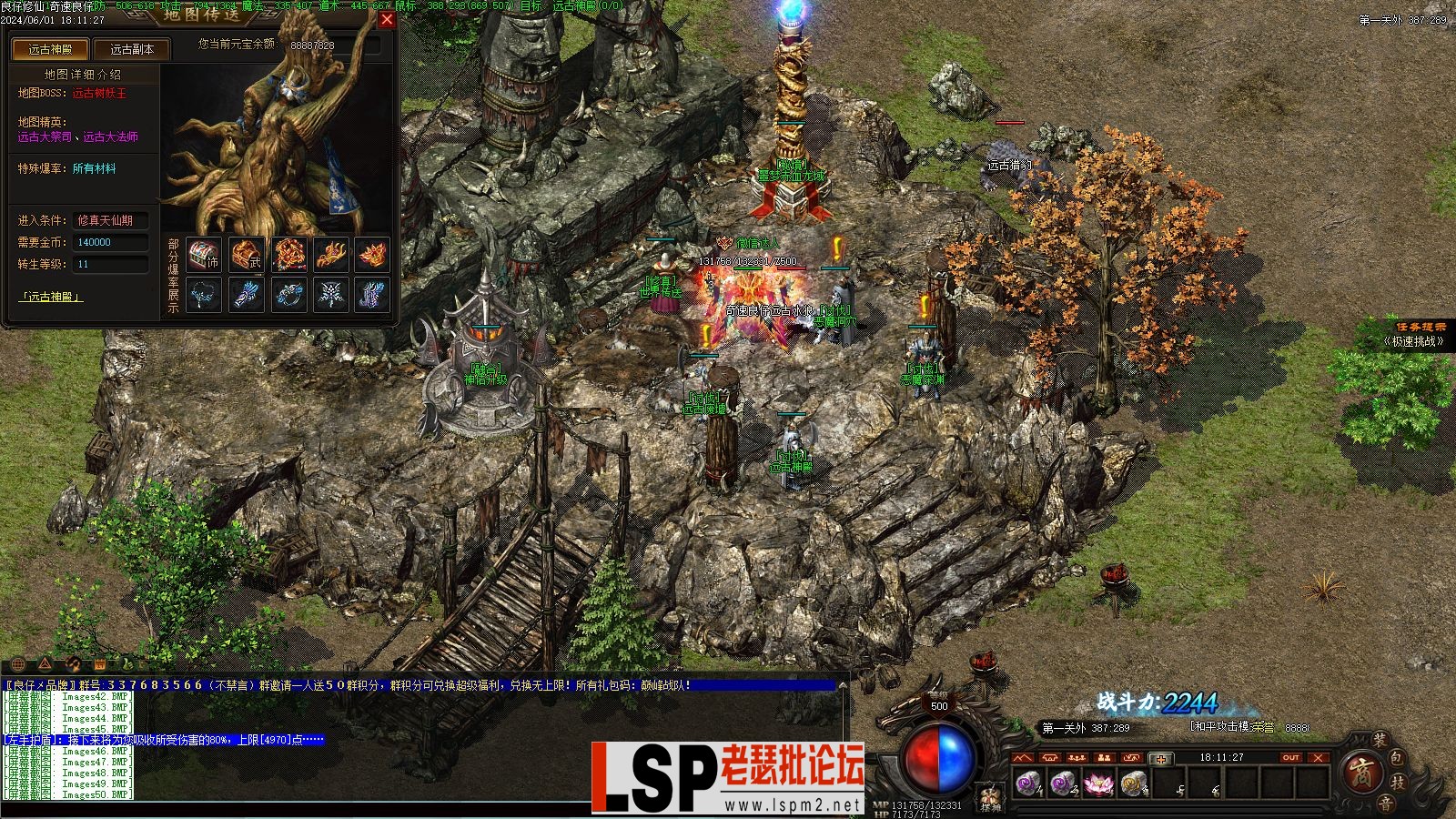The image size is (1456, 819).
Task: Toggle the 音 sound button
Action: click(x=1384, y=803)
